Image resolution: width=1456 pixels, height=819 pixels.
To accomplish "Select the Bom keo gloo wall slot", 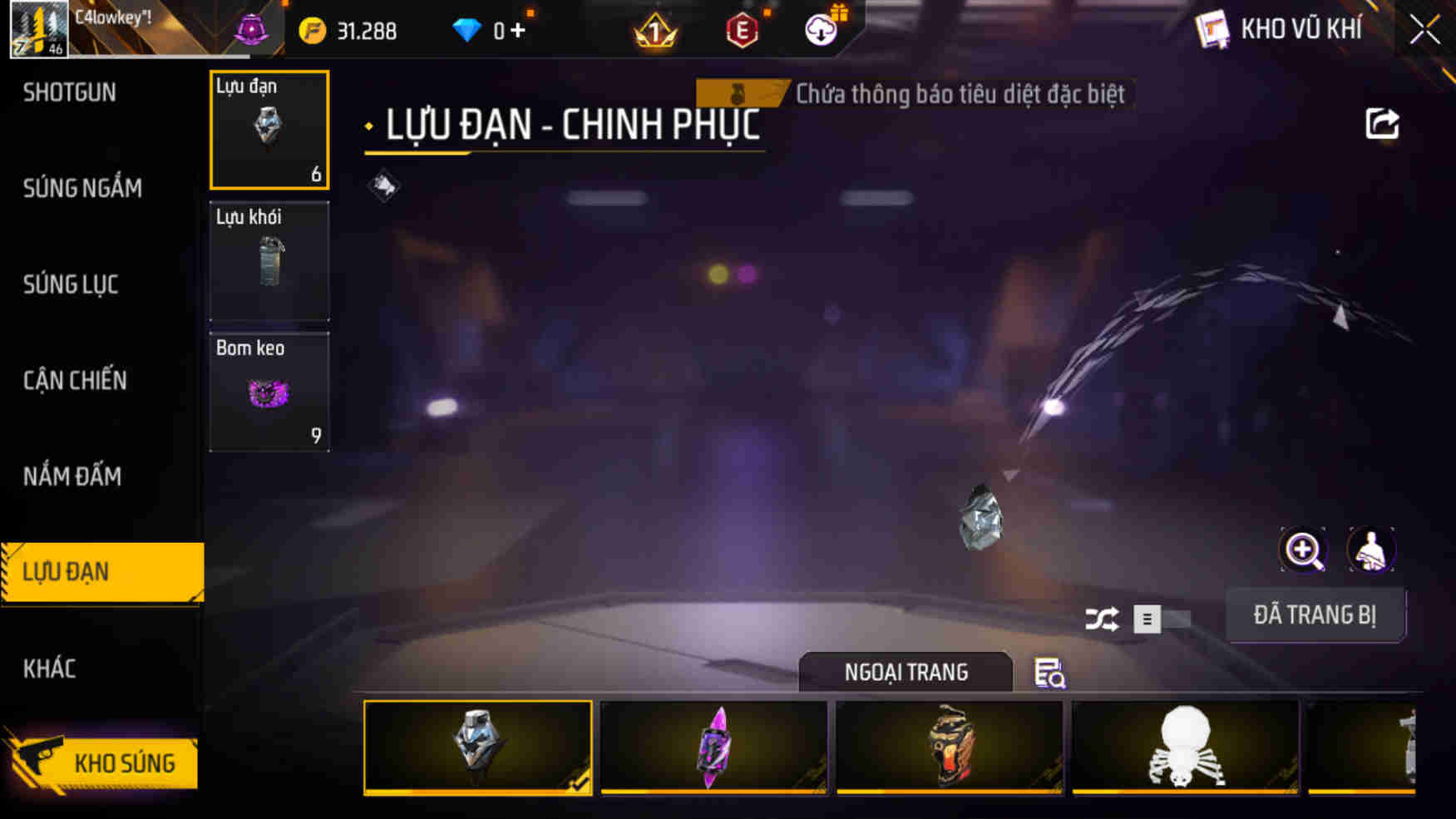I will click(x=269, y=392).
